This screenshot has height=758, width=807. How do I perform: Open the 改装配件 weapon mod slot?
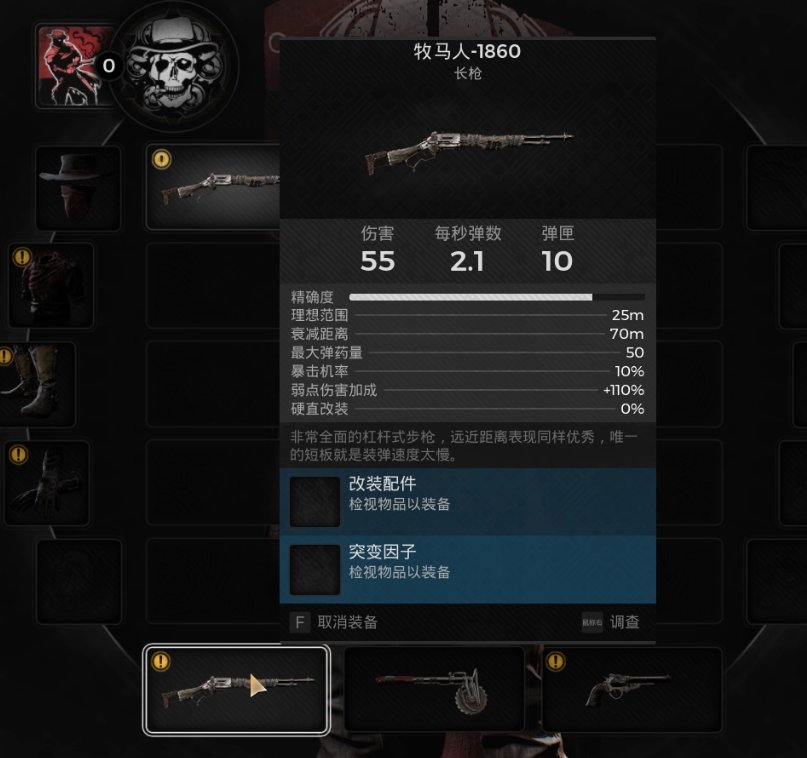(467, 501)
